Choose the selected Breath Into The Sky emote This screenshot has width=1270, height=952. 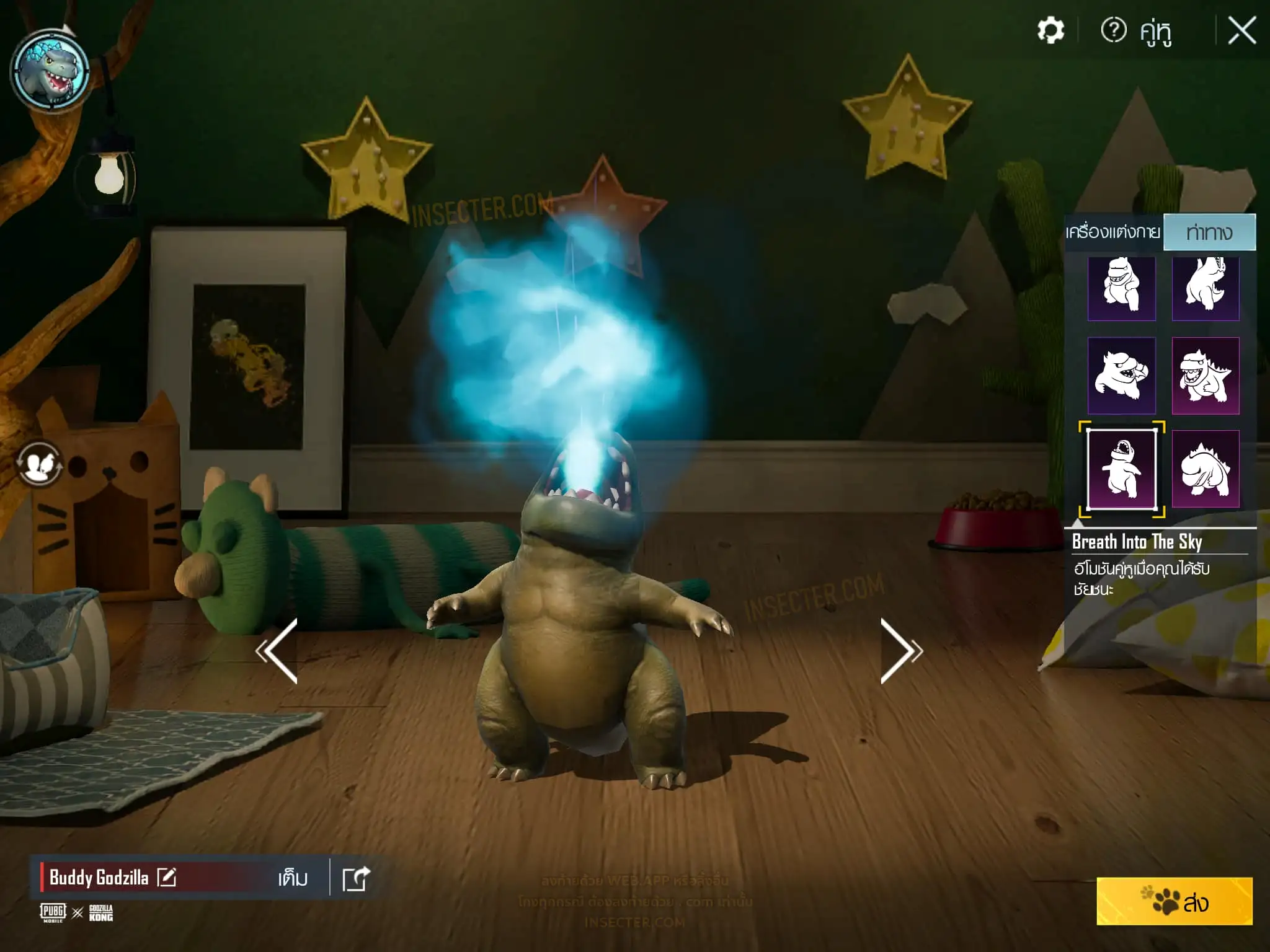[1122, 469]
